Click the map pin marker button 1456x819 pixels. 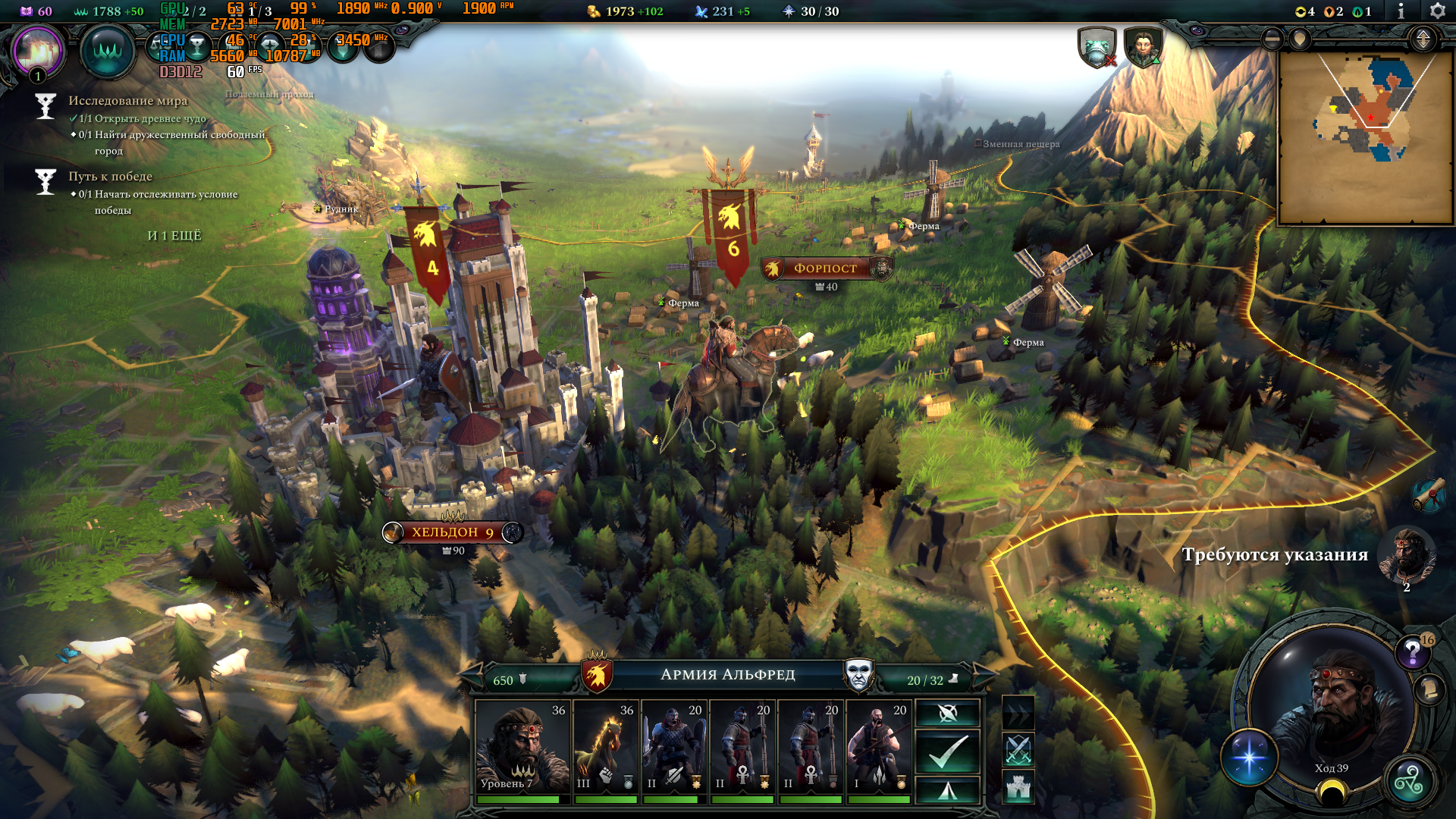[x=1300, y=39]
